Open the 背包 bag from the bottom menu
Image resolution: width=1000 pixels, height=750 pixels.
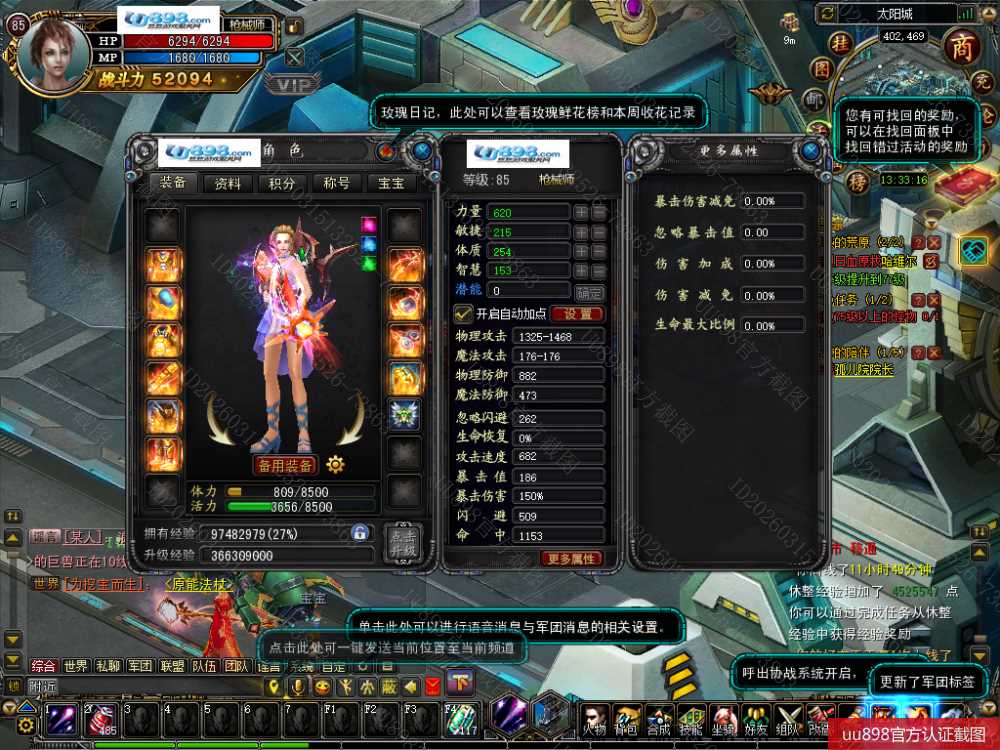click(628, 719)
